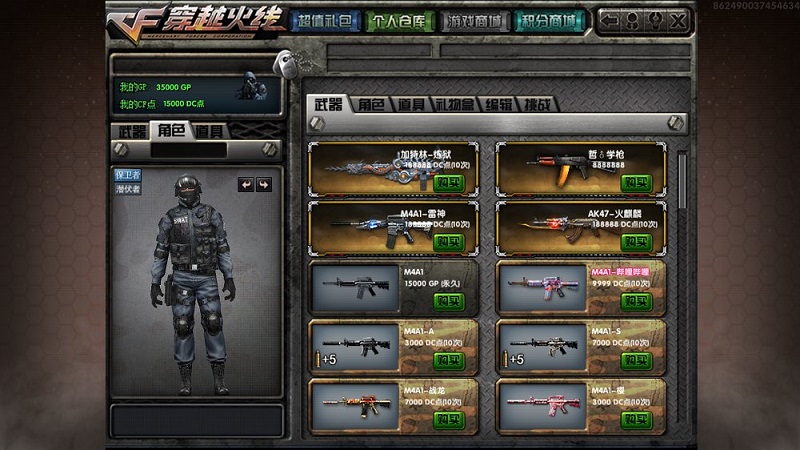The height and width of the screenshot is (450, 800).
Task: Go to the 游戏商城 game shop
Action: click(x=475, y=20)
